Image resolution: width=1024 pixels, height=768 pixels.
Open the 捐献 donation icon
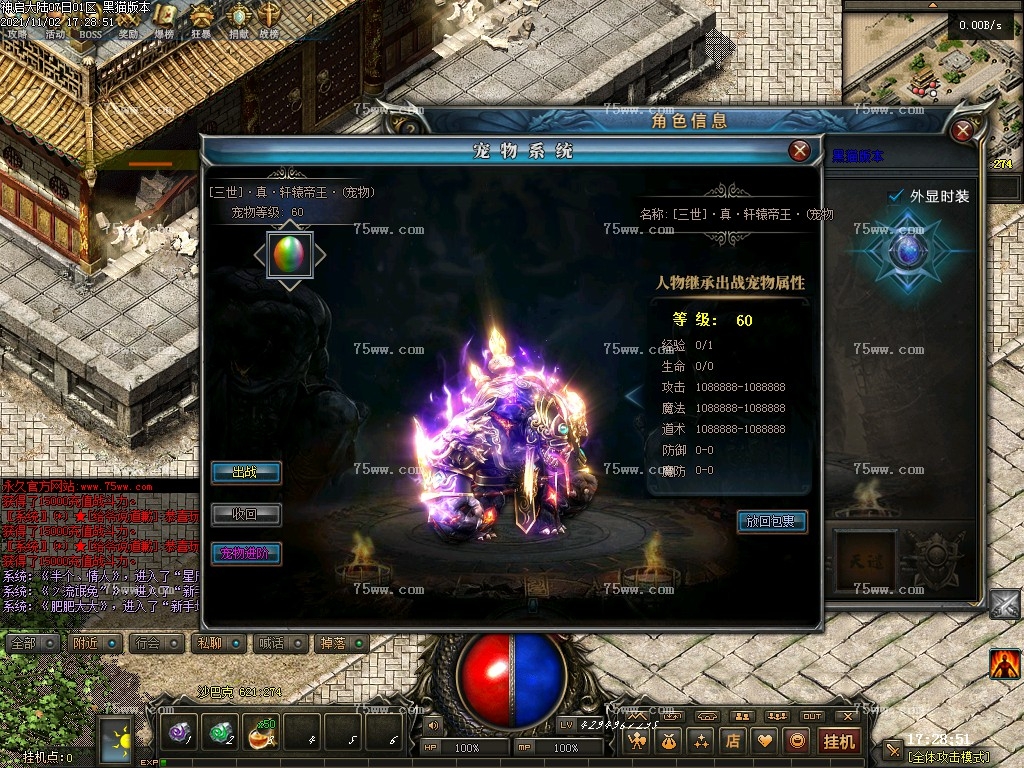tap(238, 16)
